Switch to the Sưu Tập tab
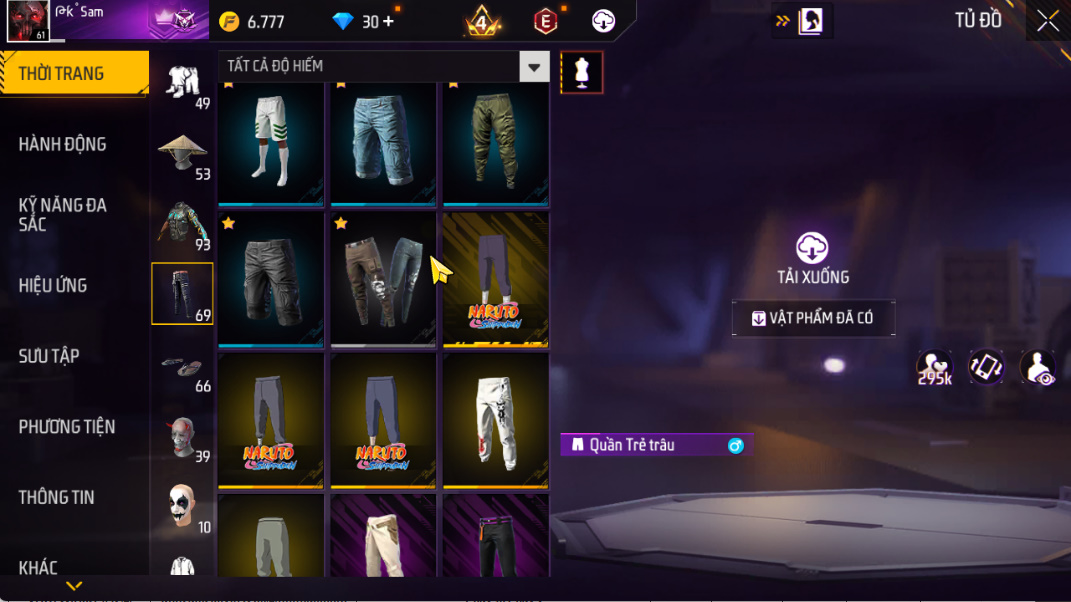 pyautogui.click(x=49, y=356)
